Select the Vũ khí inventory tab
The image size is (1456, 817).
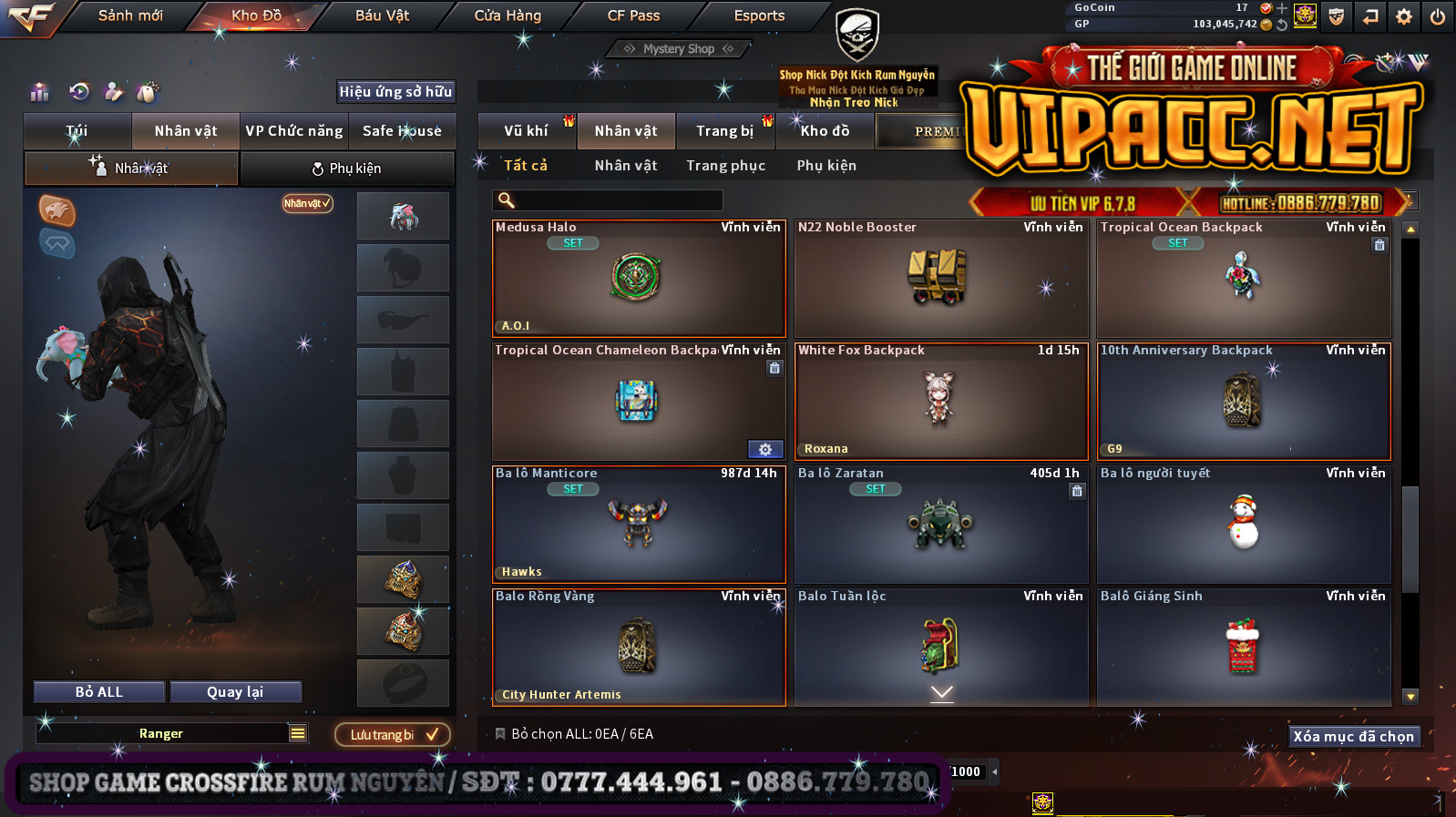click(527, 131)
